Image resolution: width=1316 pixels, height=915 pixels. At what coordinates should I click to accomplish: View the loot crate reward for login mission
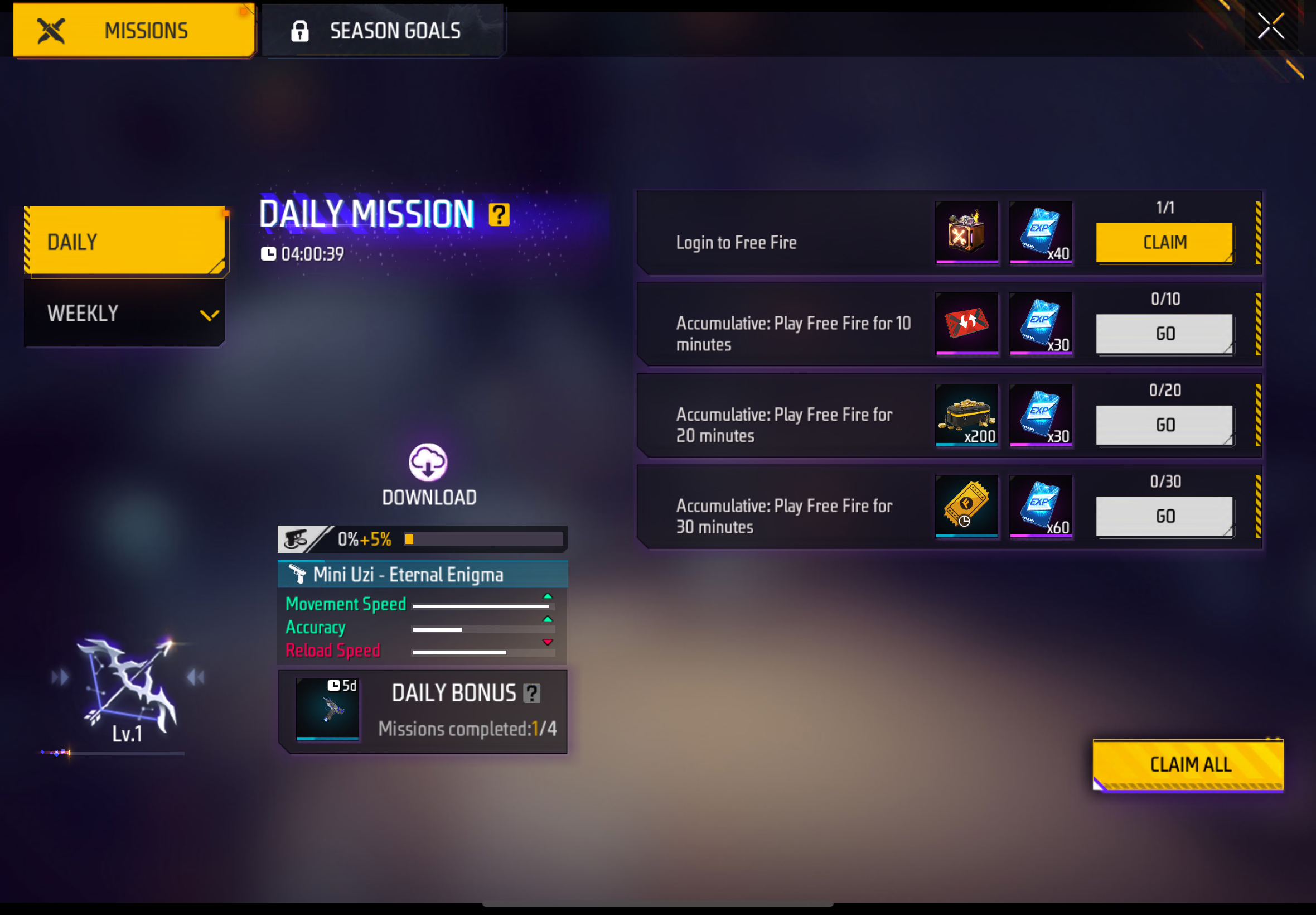click(966, 234)
